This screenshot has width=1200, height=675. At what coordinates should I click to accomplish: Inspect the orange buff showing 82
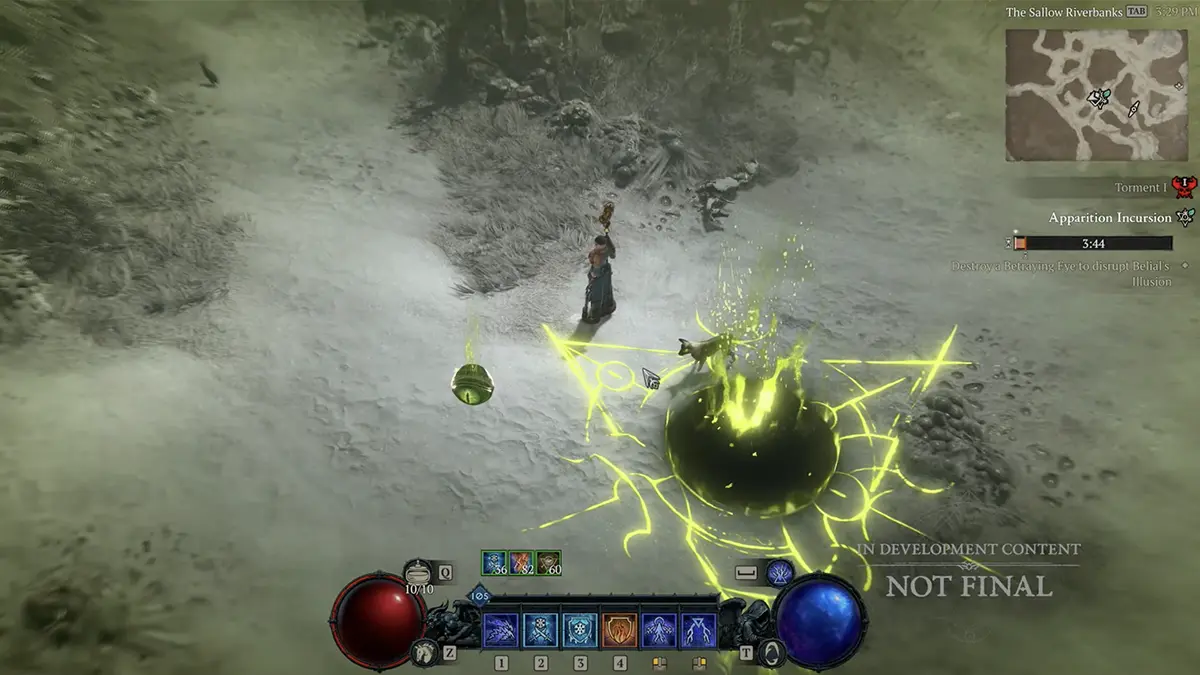[521, 563]
